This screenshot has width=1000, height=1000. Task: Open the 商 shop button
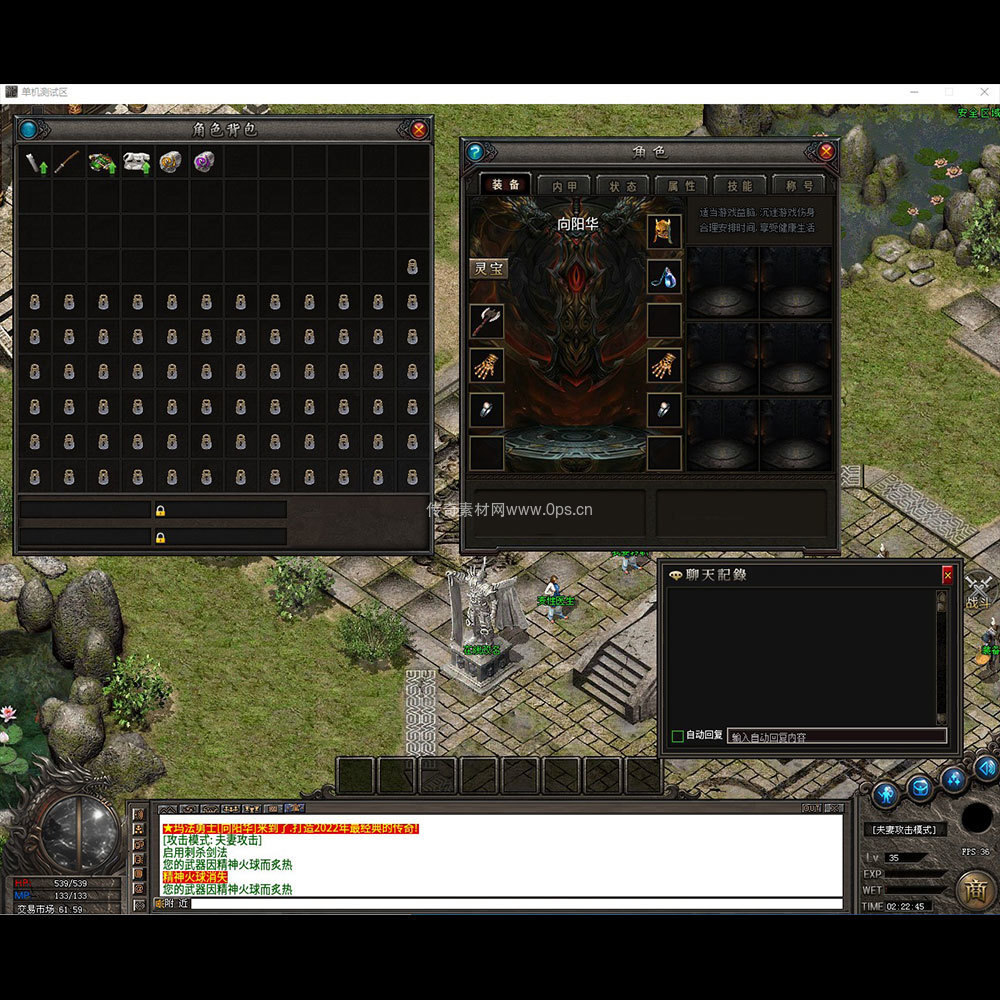tap(973, 889)
